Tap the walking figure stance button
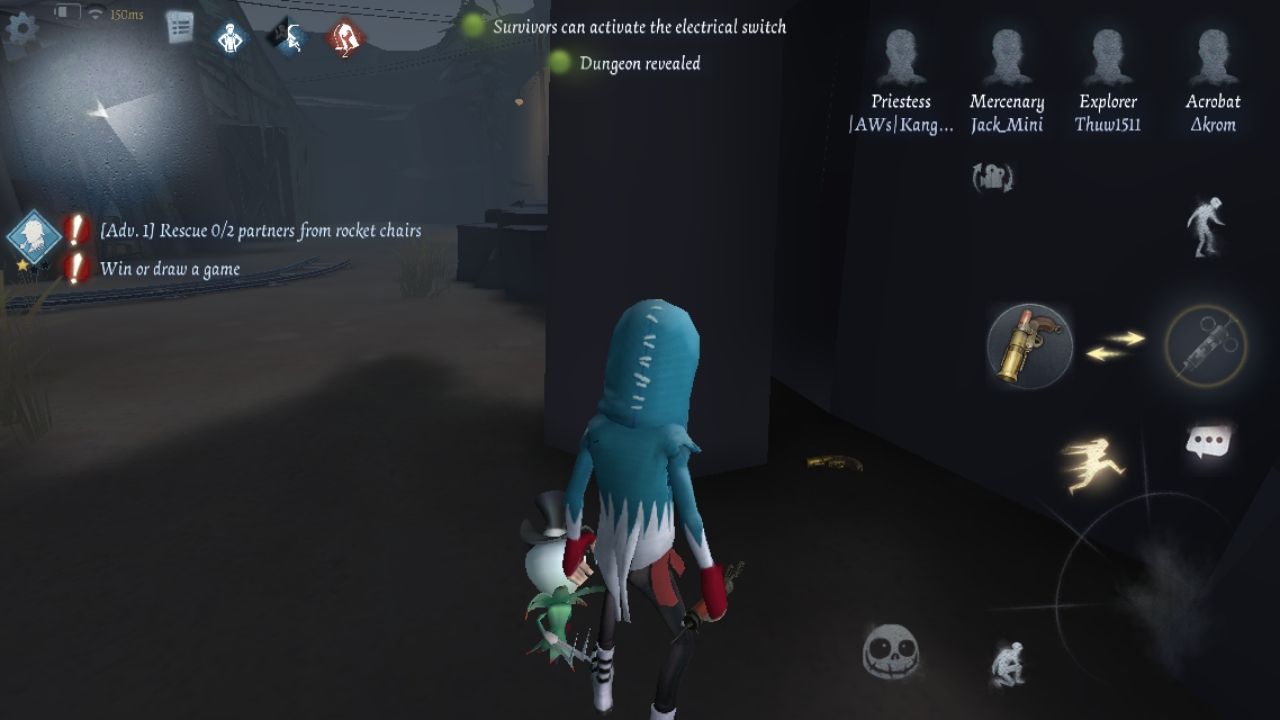Viewport: 1280px width, 720px height. pos(1206,226)
